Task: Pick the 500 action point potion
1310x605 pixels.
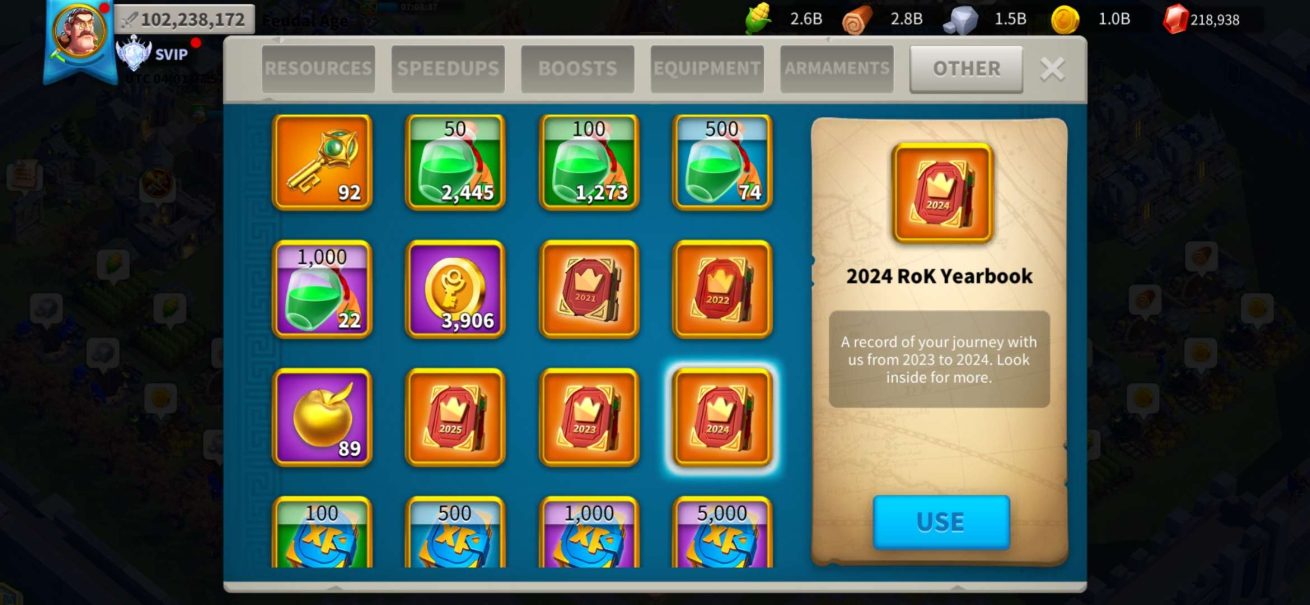Action: click(x=723, y=162)
